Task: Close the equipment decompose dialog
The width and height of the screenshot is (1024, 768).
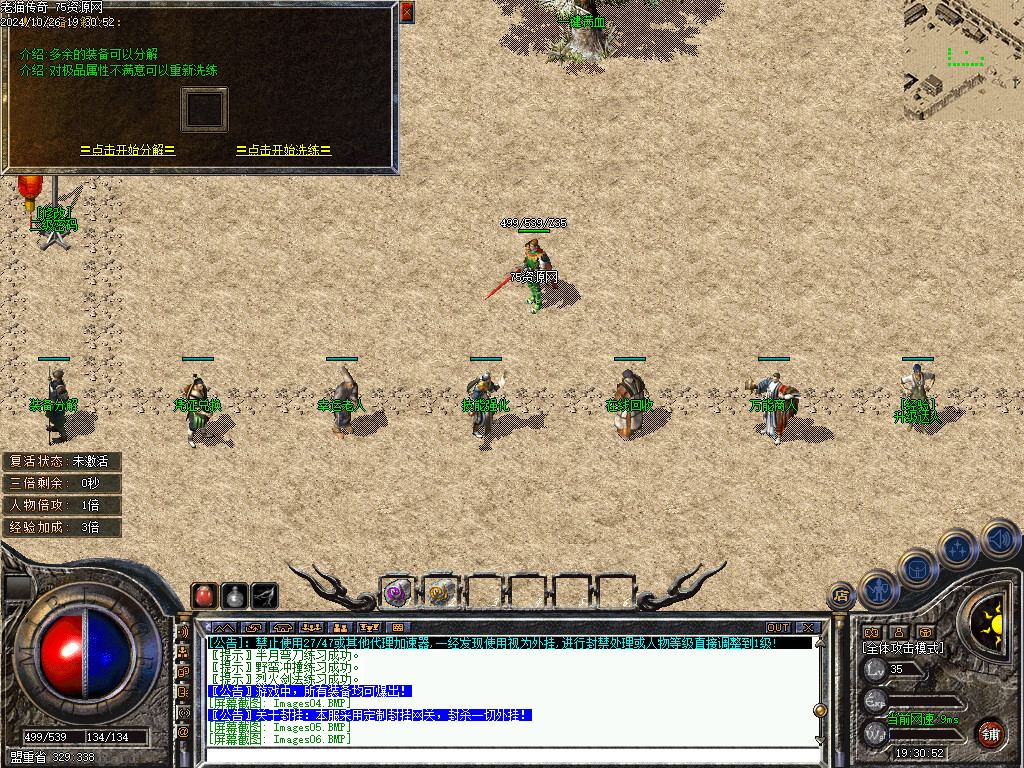Action: pyautogui.click(x=406, y=12)
